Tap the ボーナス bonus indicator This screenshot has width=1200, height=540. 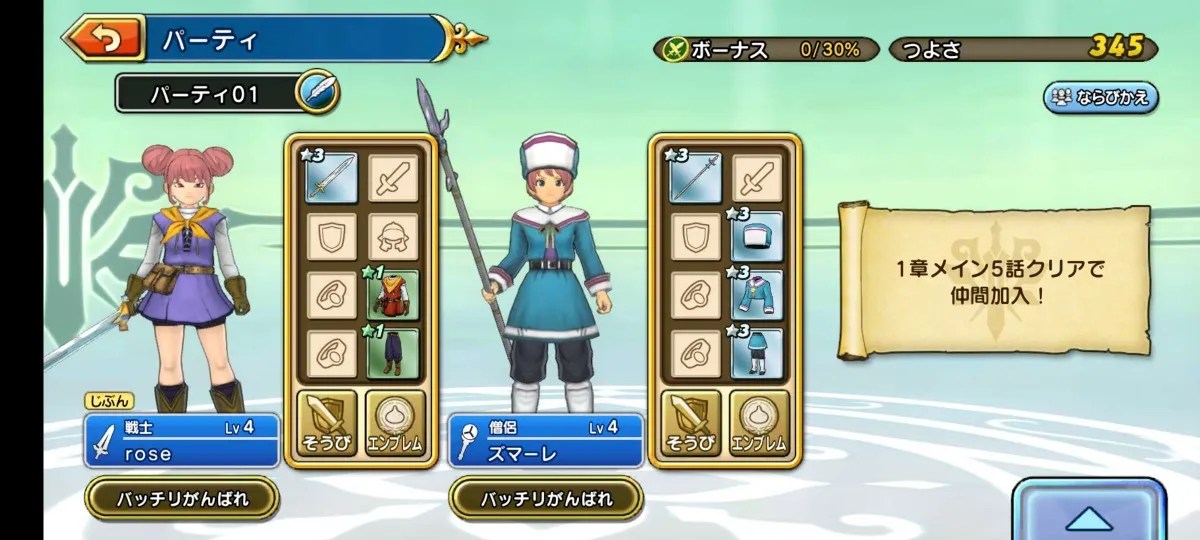click(767, 48)
